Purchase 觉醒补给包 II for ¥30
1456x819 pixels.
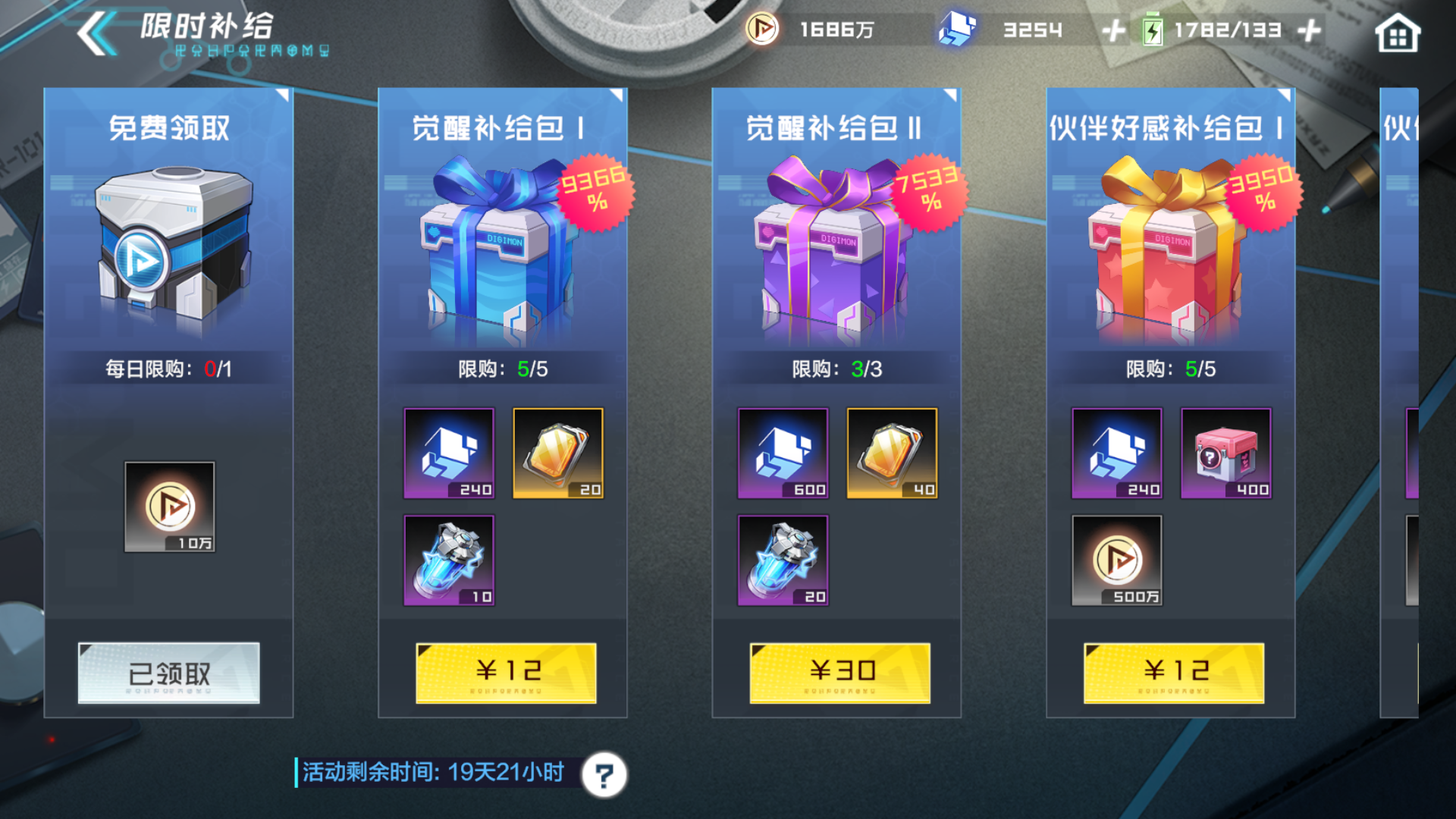pos(839,673)
